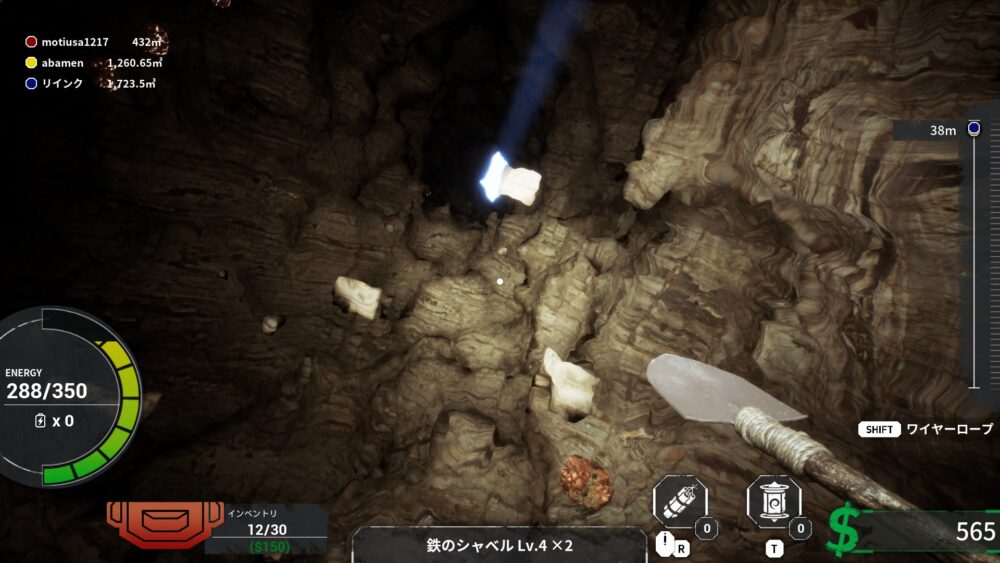1000x563 pixels.
Task: Click the blue depth gauge marker
Action: click(974, 129)
